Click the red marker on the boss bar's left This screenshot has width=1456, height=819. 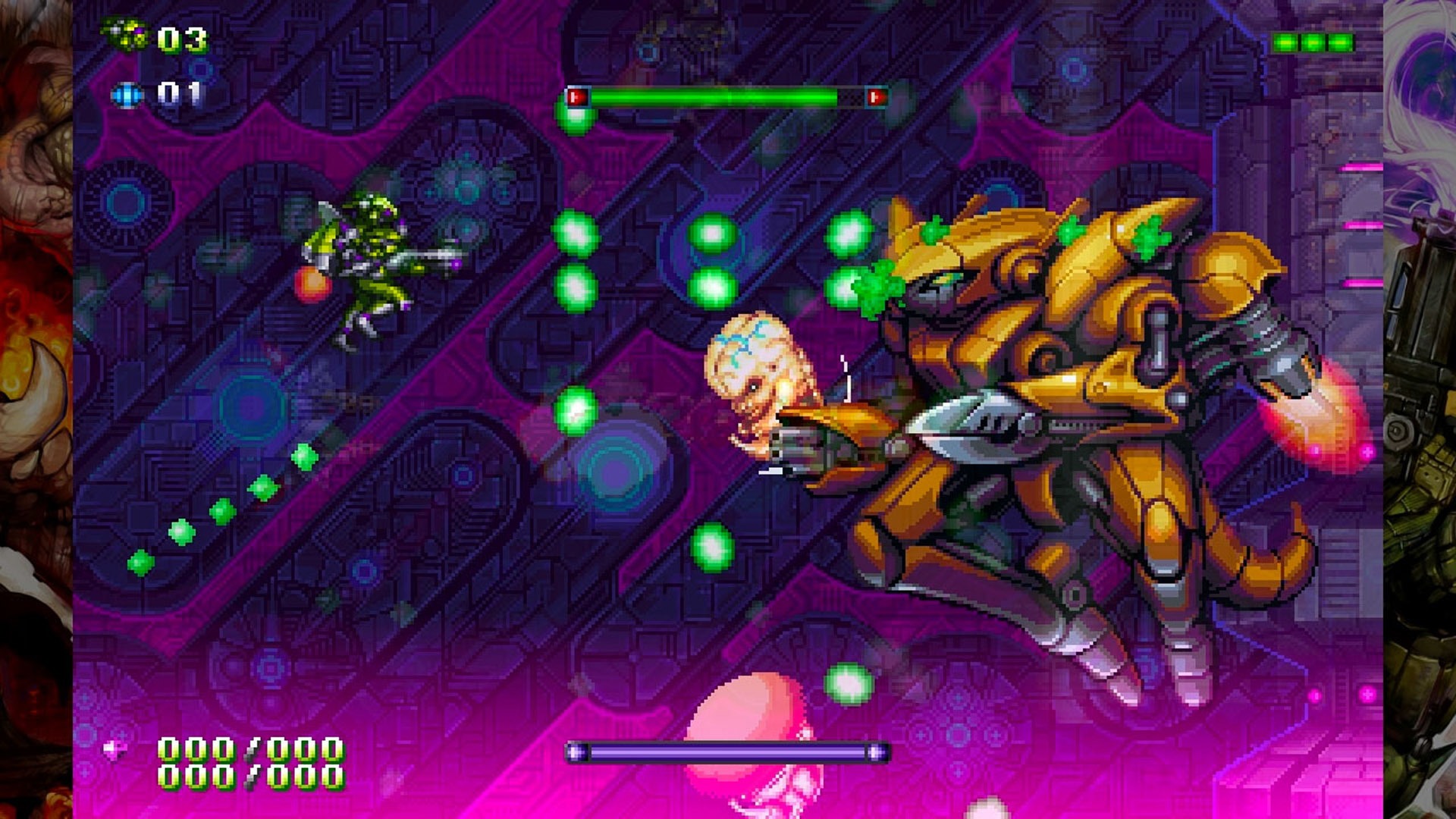click(x=576, y=97)
